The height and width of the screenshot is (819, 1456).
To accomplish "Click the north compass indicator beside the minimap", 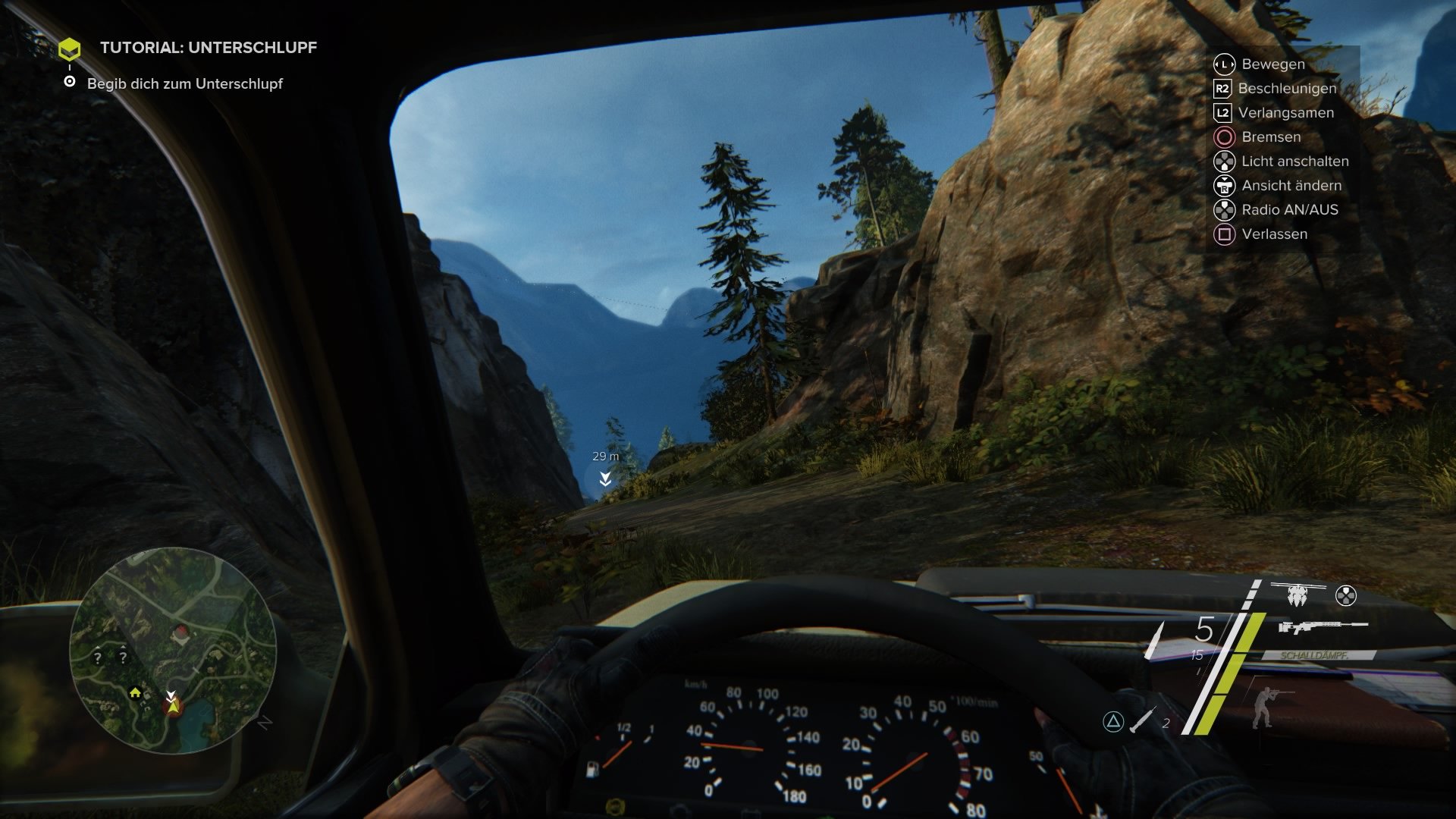I will [264, 723].
